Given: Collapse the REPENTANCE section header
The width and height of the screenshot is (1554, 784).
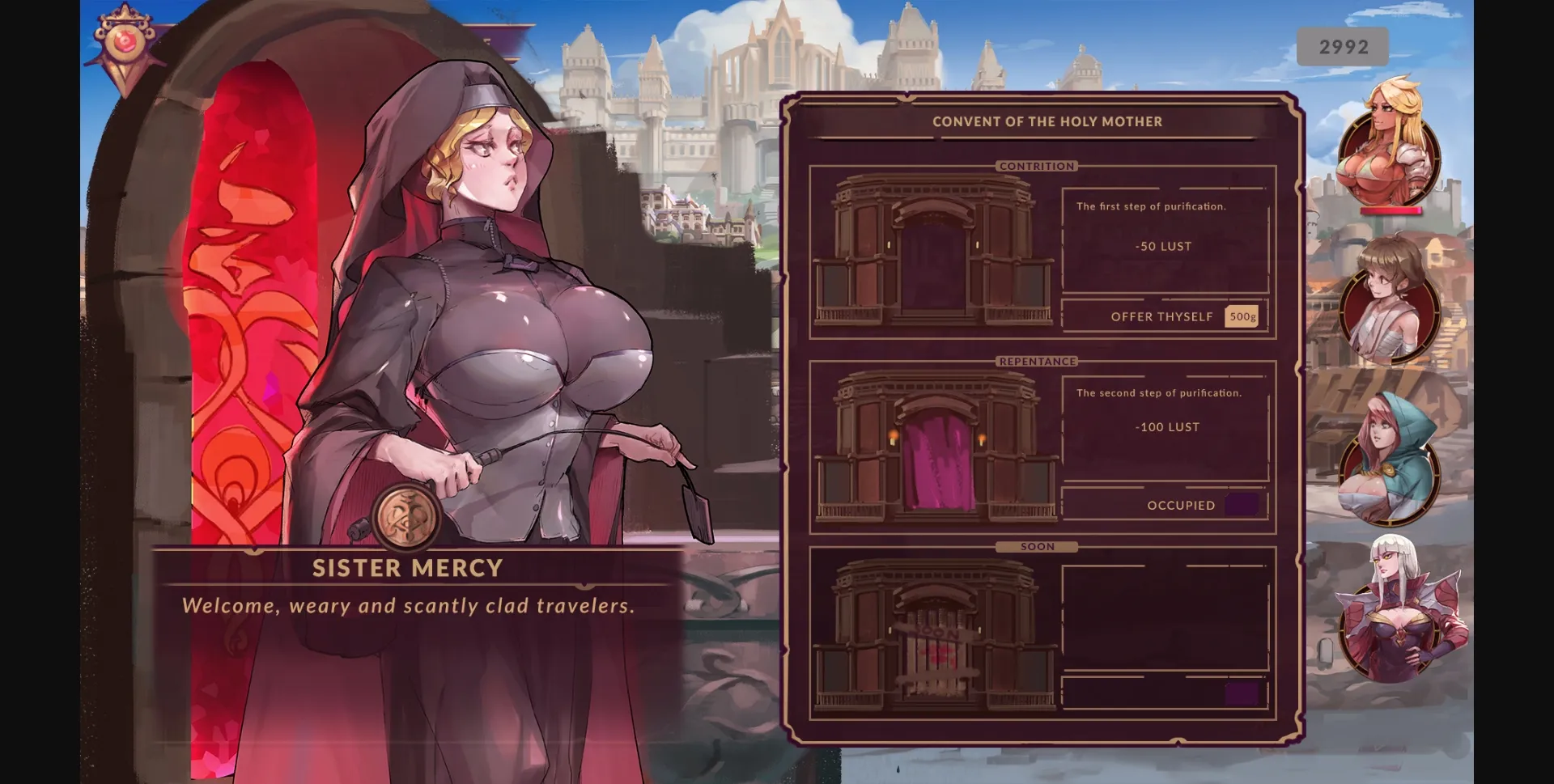Looking at the screenshot, I should (1038, 362).
